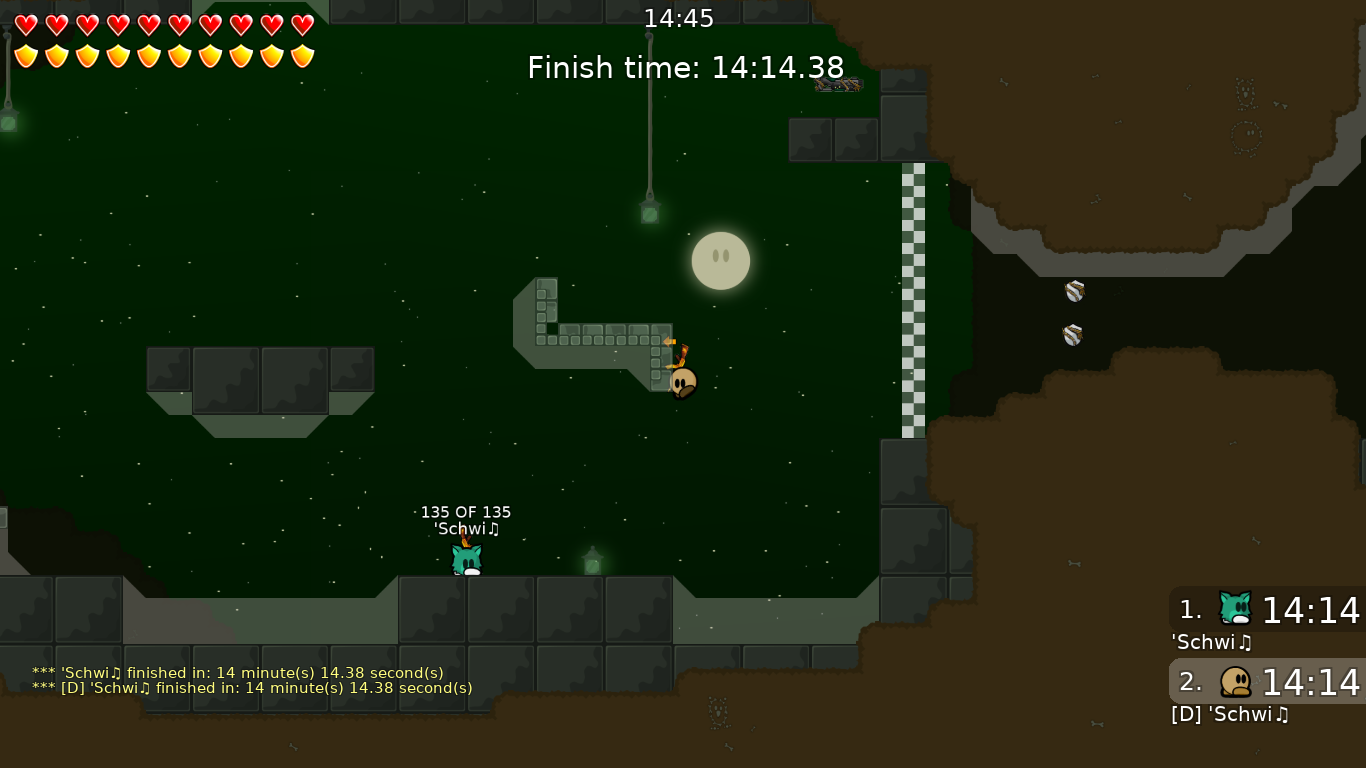Click the teal fox avatar on leaderboard entry 1
This screenshot has width=1366, height=768.
point(1235,607)
